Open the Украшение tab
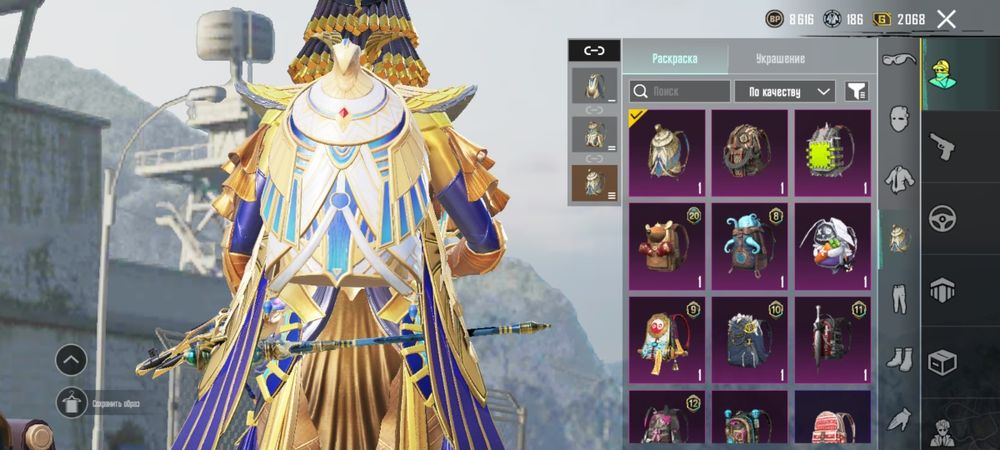The height and width of the screenshot is (450, 1000). tap(780, 58)
